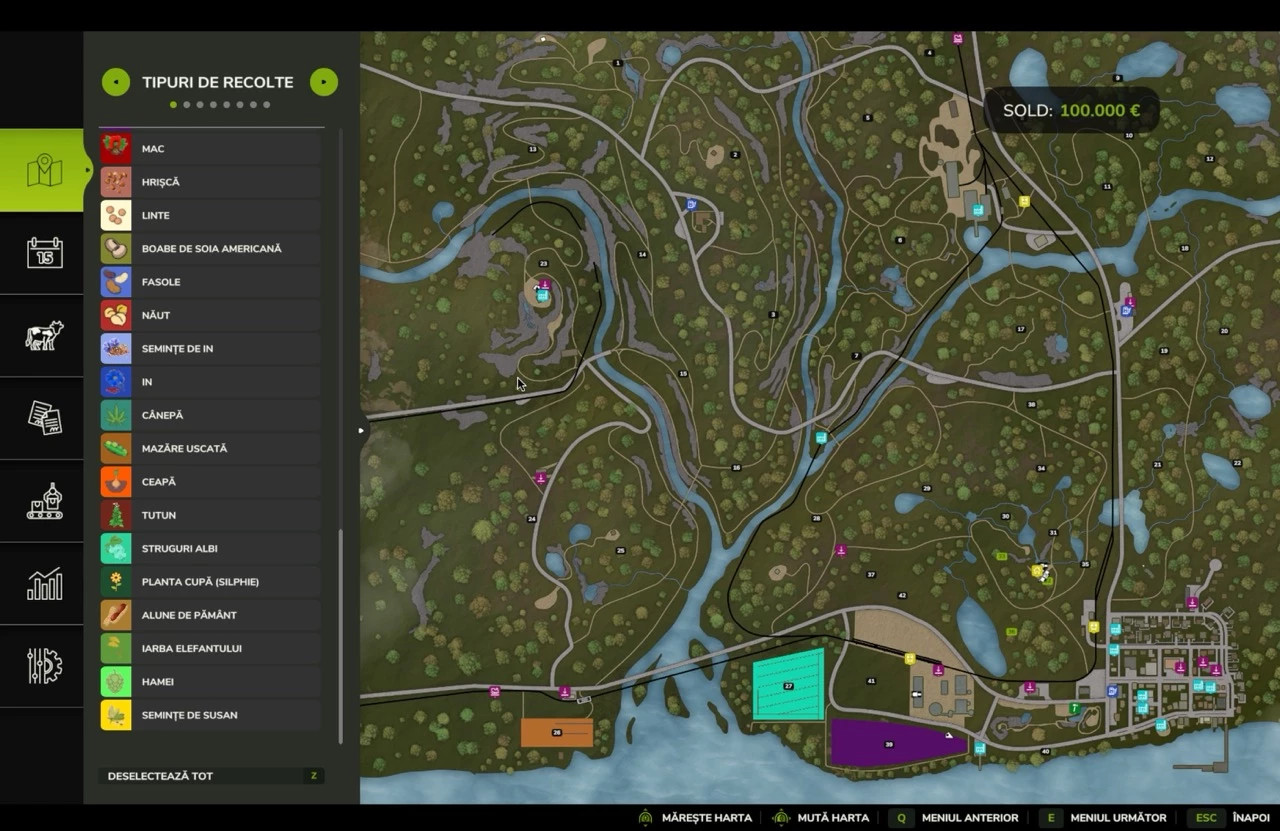The width and height of the screenshot is (1280, 831).
Task: Select the map tab in sidebar
Action: (x=44, y=171)
